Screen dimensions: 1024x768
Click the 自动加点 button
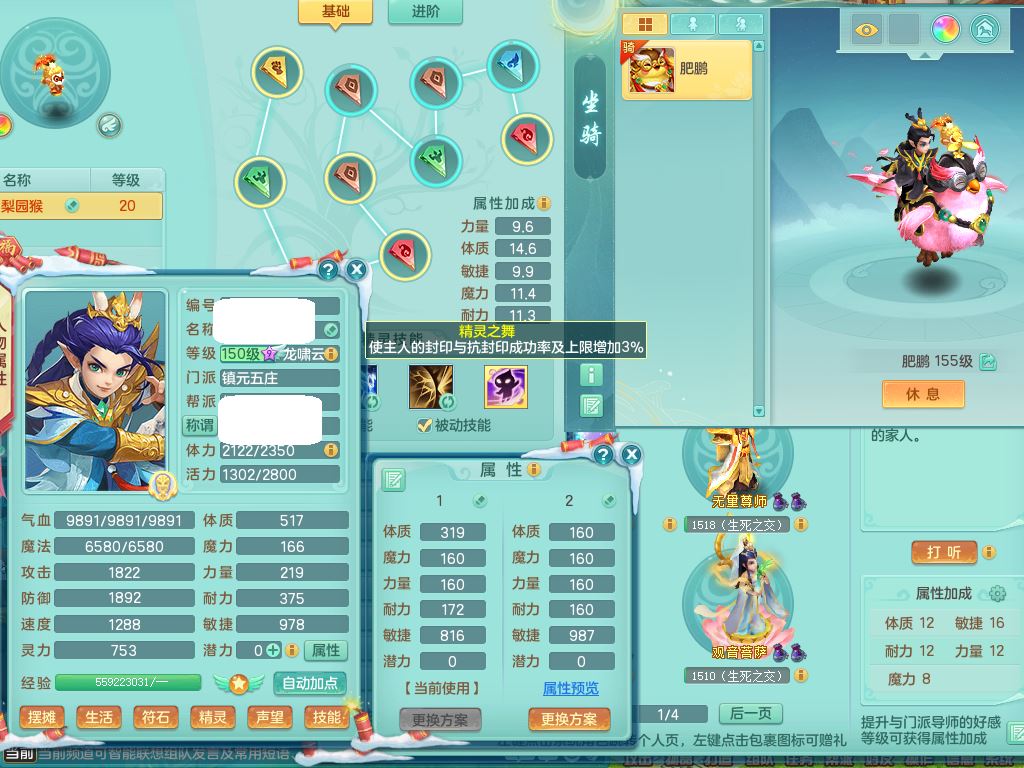click(x=312, y=684)
